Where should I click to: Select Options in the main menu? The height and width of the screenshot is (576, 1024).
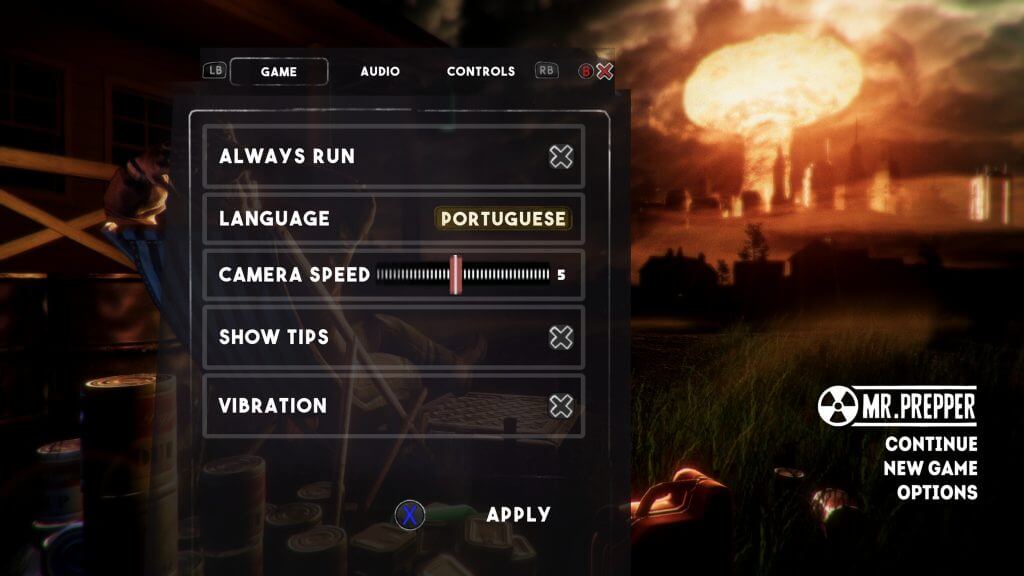937,492
